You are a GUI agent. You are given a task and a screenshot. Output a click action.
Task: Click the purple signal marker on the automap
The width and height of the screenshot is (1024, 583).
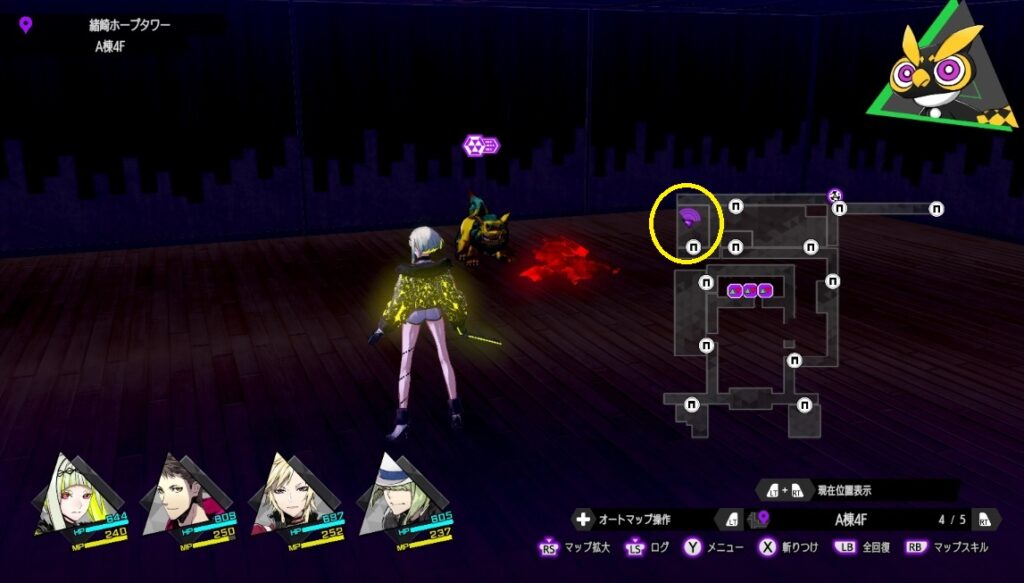point(689,215)
